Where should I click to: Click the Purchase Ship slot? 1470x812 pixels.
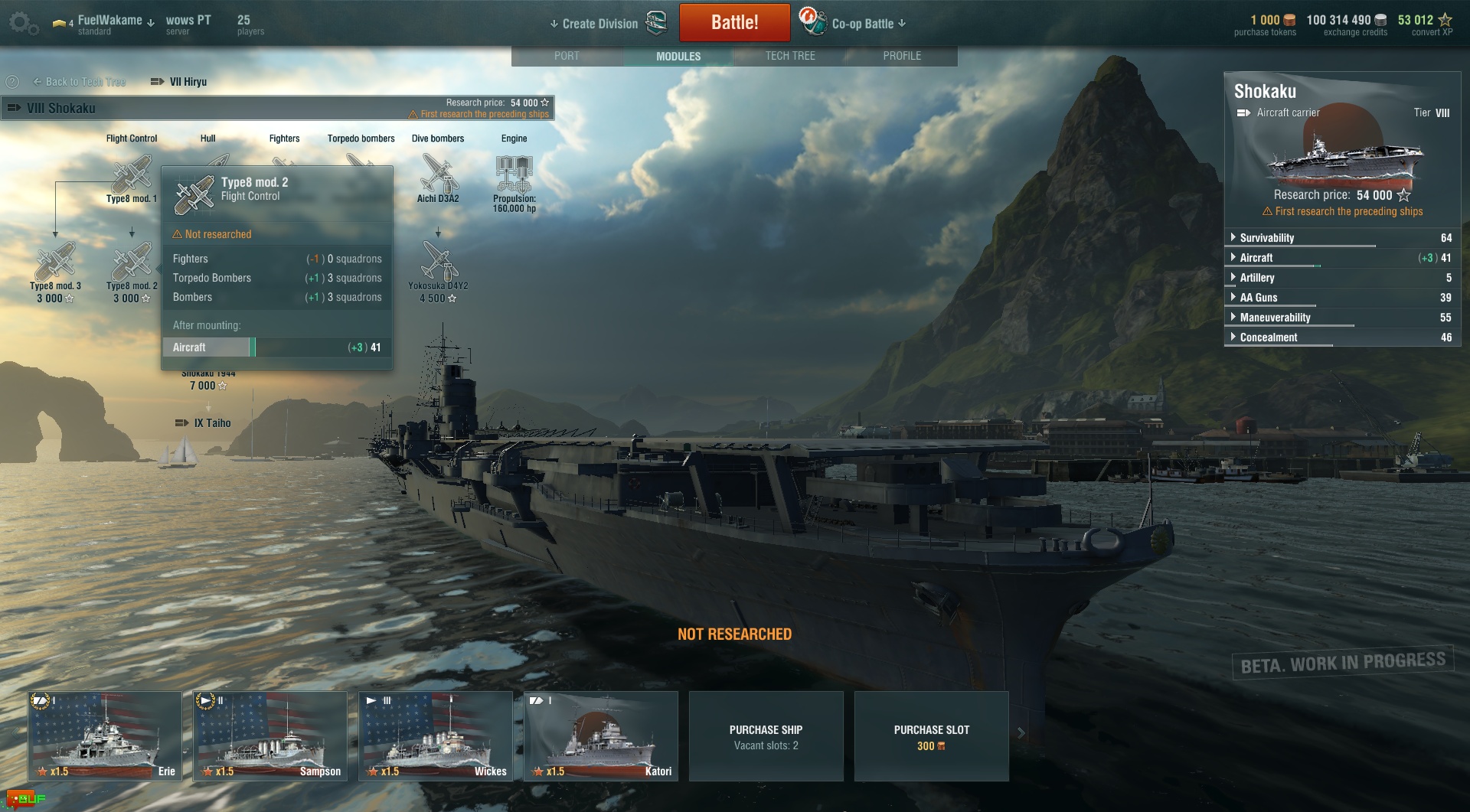click(766, 736)
